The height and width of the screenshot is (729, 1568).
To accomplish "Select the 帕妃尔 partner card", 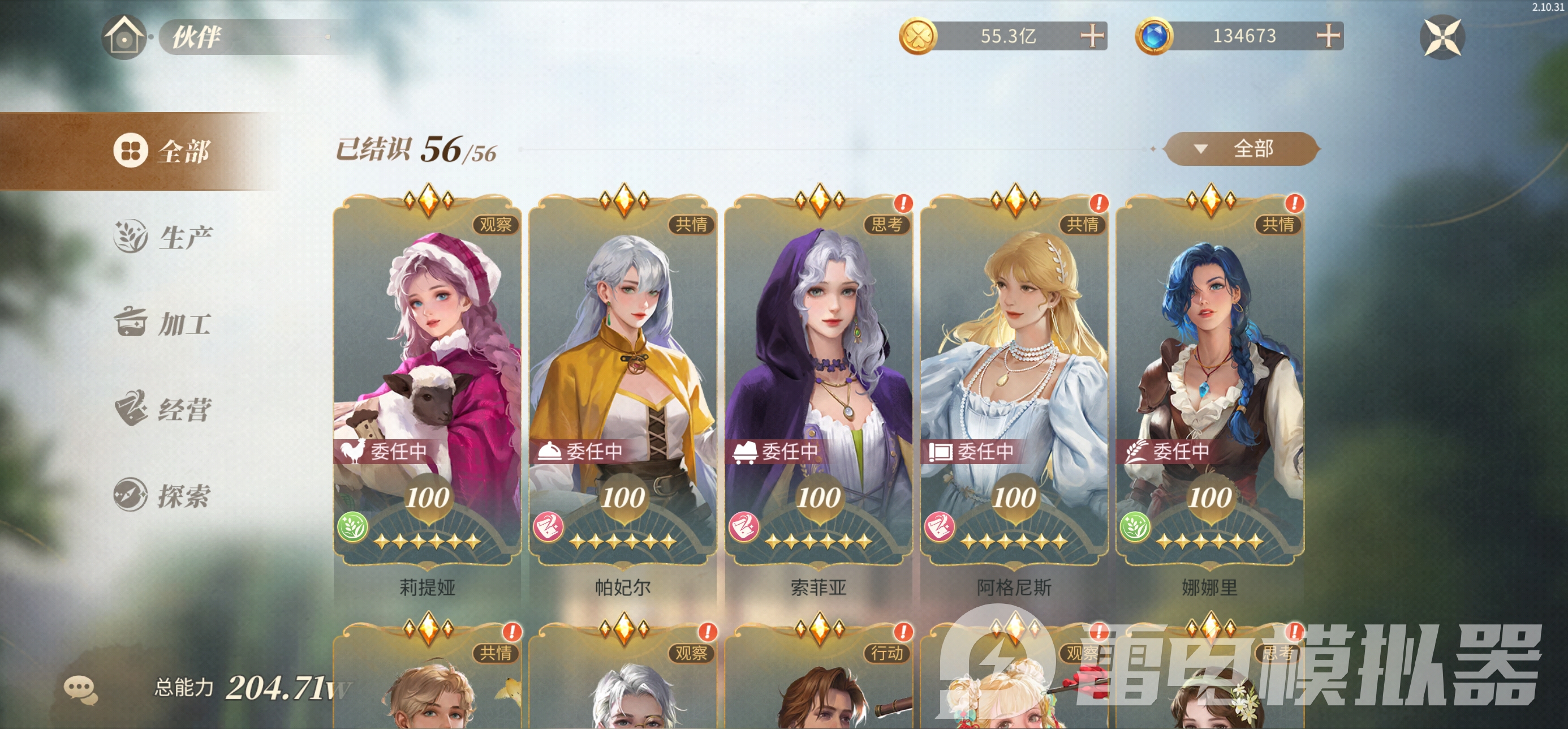I will coord(623,378).
